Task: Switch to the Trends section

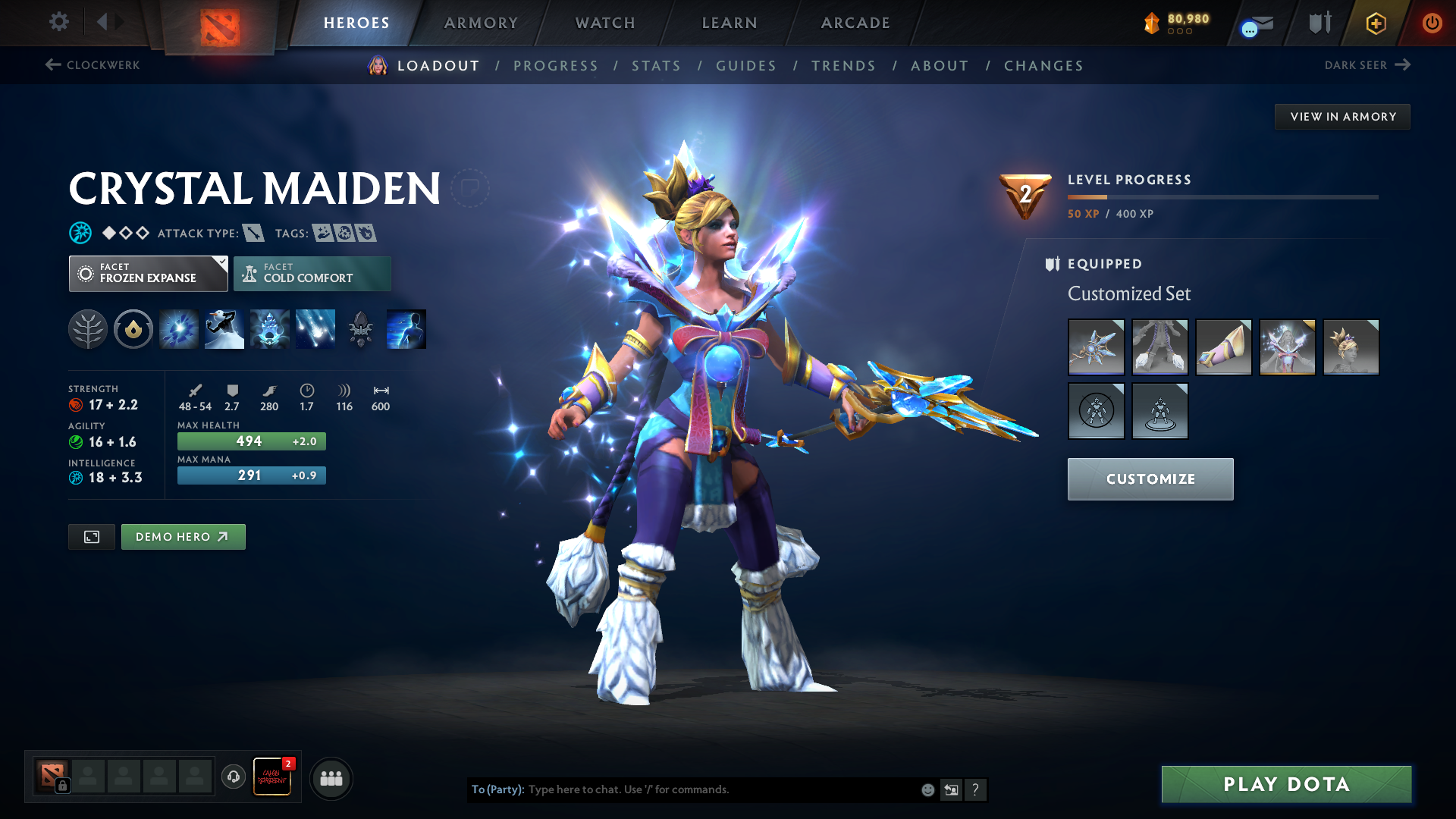Action: click(x=843, y=66)
